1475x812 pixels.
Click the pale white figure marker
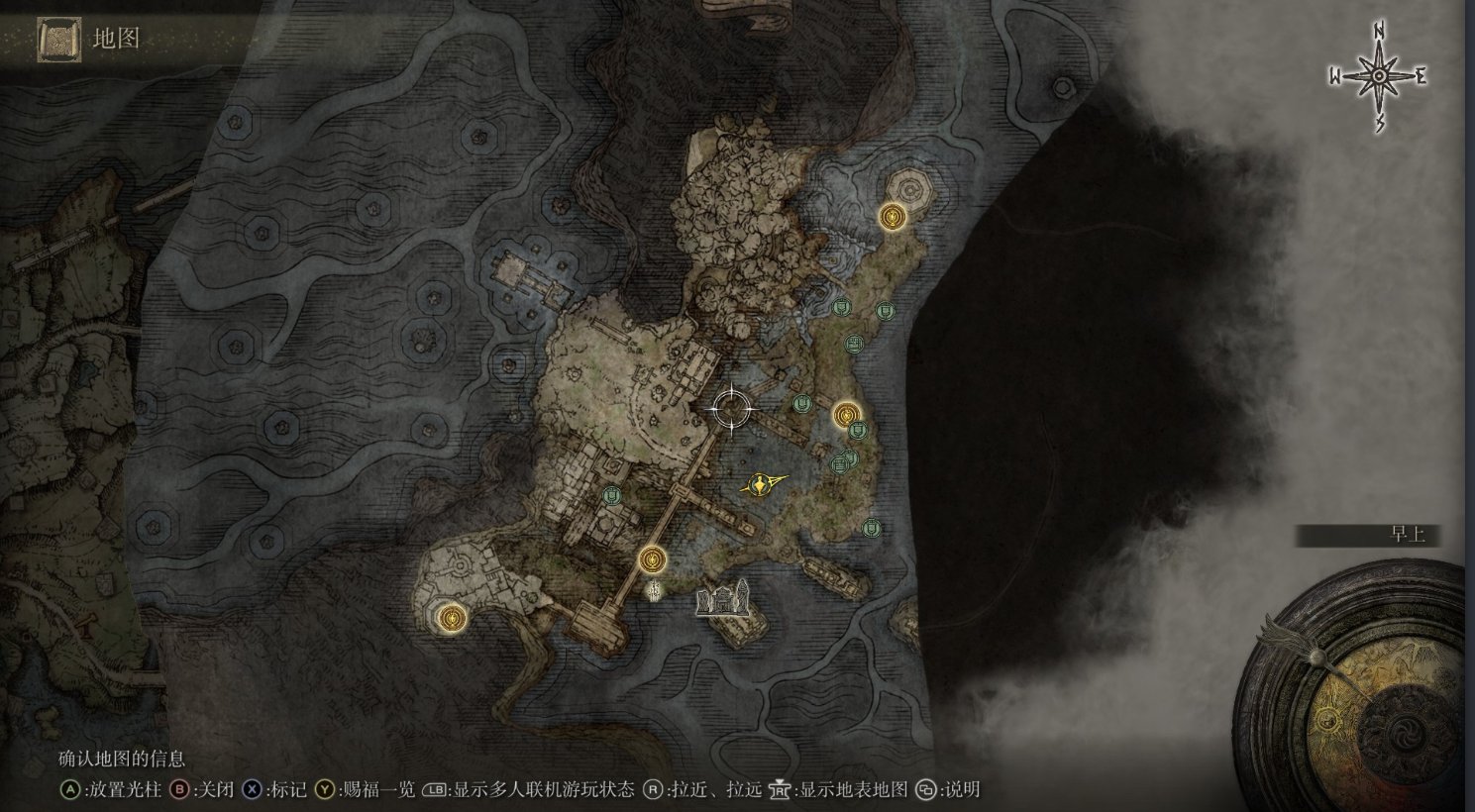click(655, 591)
